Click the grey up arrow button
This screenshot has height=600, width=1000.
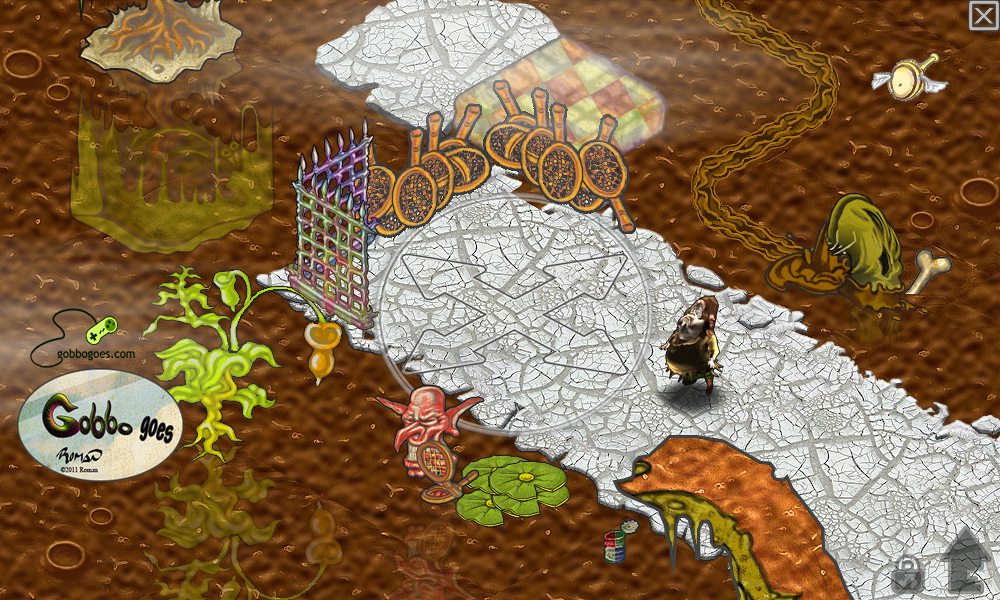point(964,560)
